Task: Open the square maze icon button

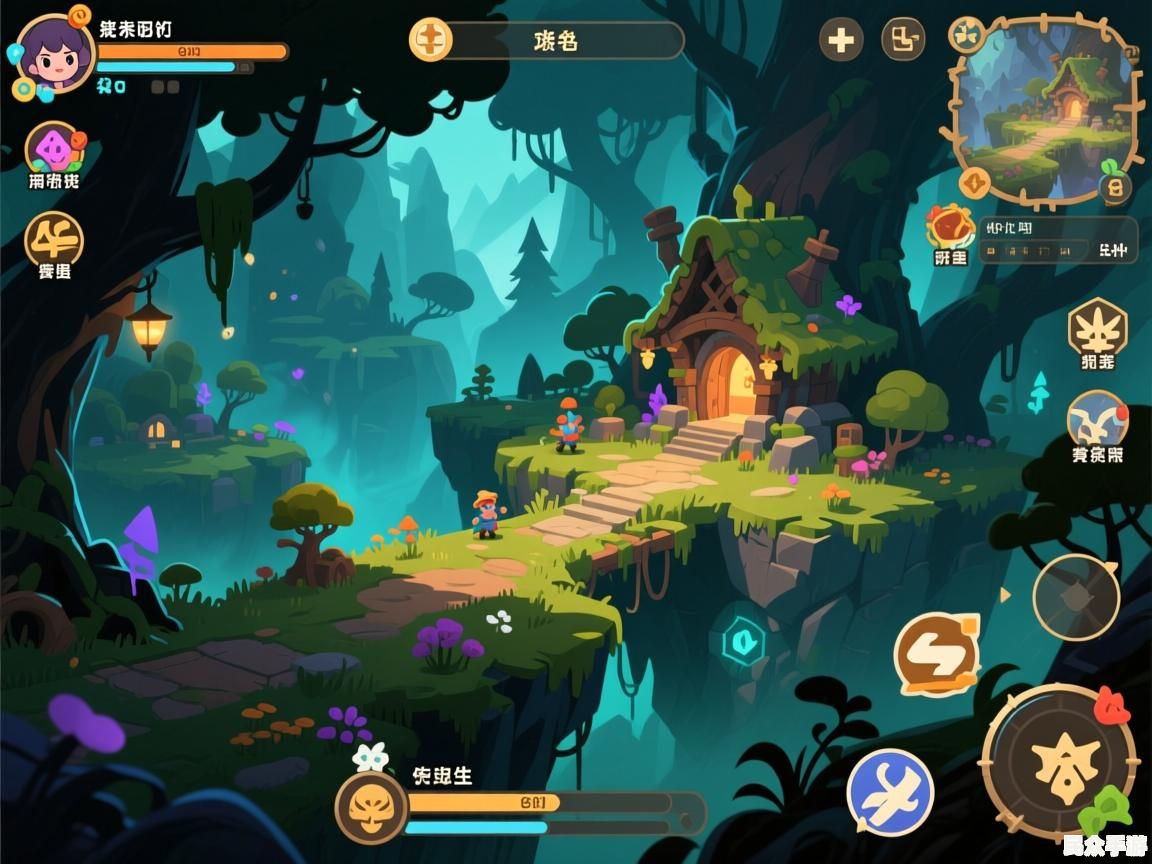Action: point(902,41)
